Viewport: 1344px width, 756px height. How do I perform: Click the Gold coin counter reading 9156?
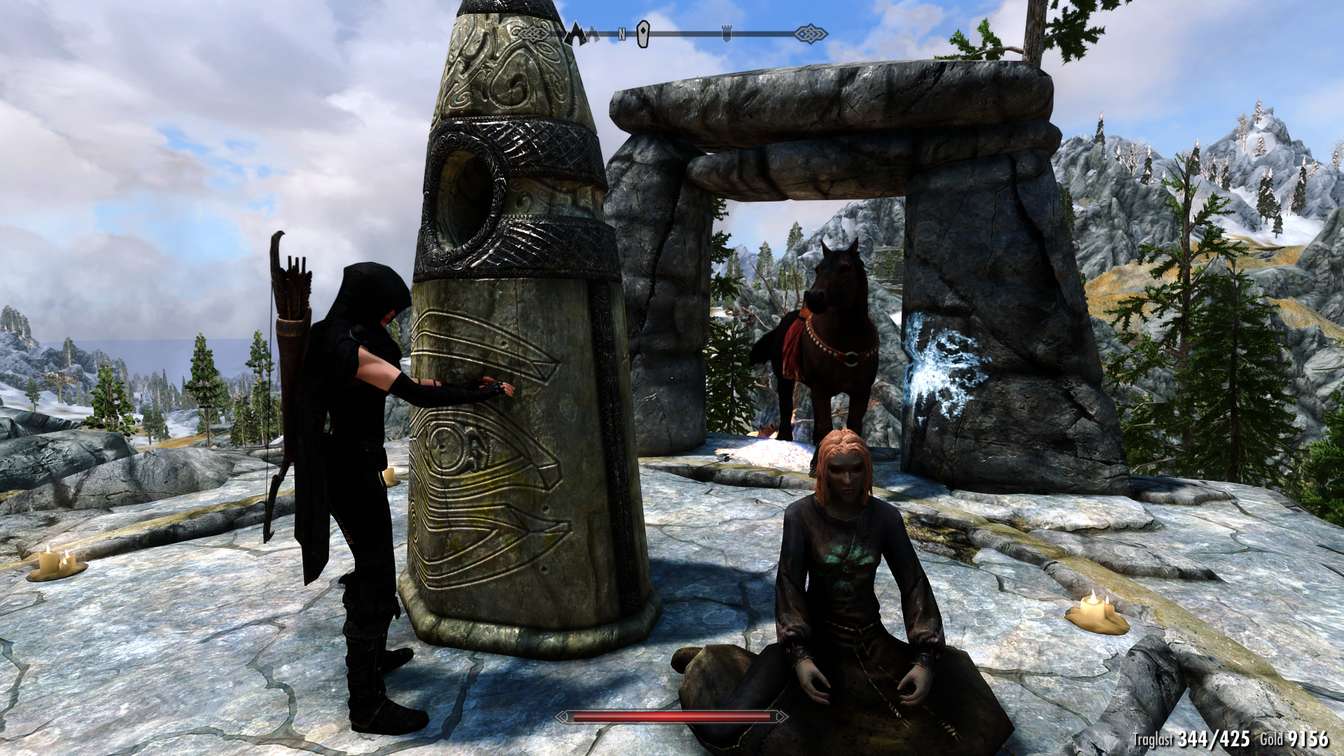pyautogui.click(x=1306, y=740)
